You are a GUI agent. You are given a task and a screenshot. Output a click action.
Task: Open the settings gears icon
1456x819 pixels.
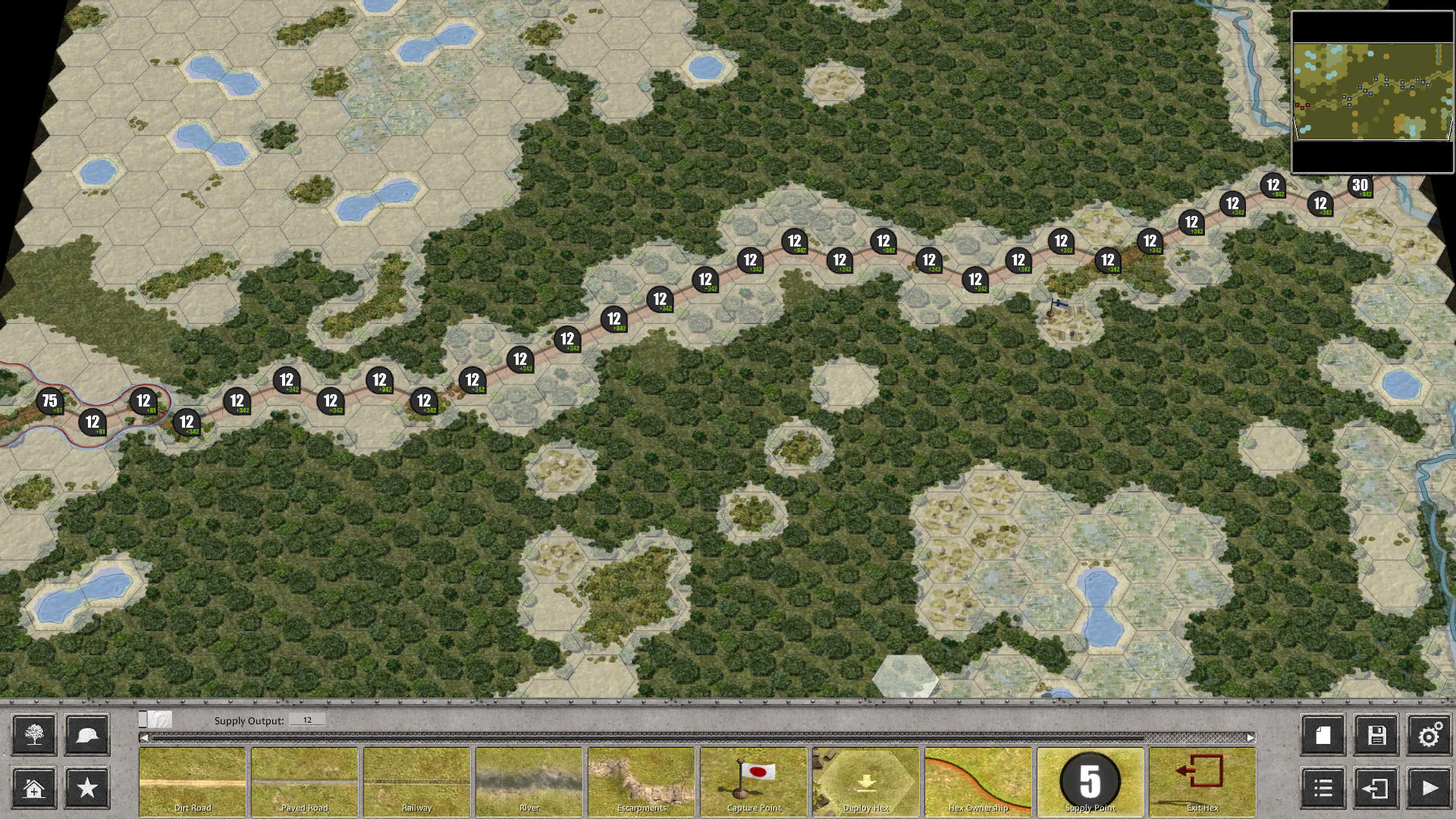[1431, 735]
